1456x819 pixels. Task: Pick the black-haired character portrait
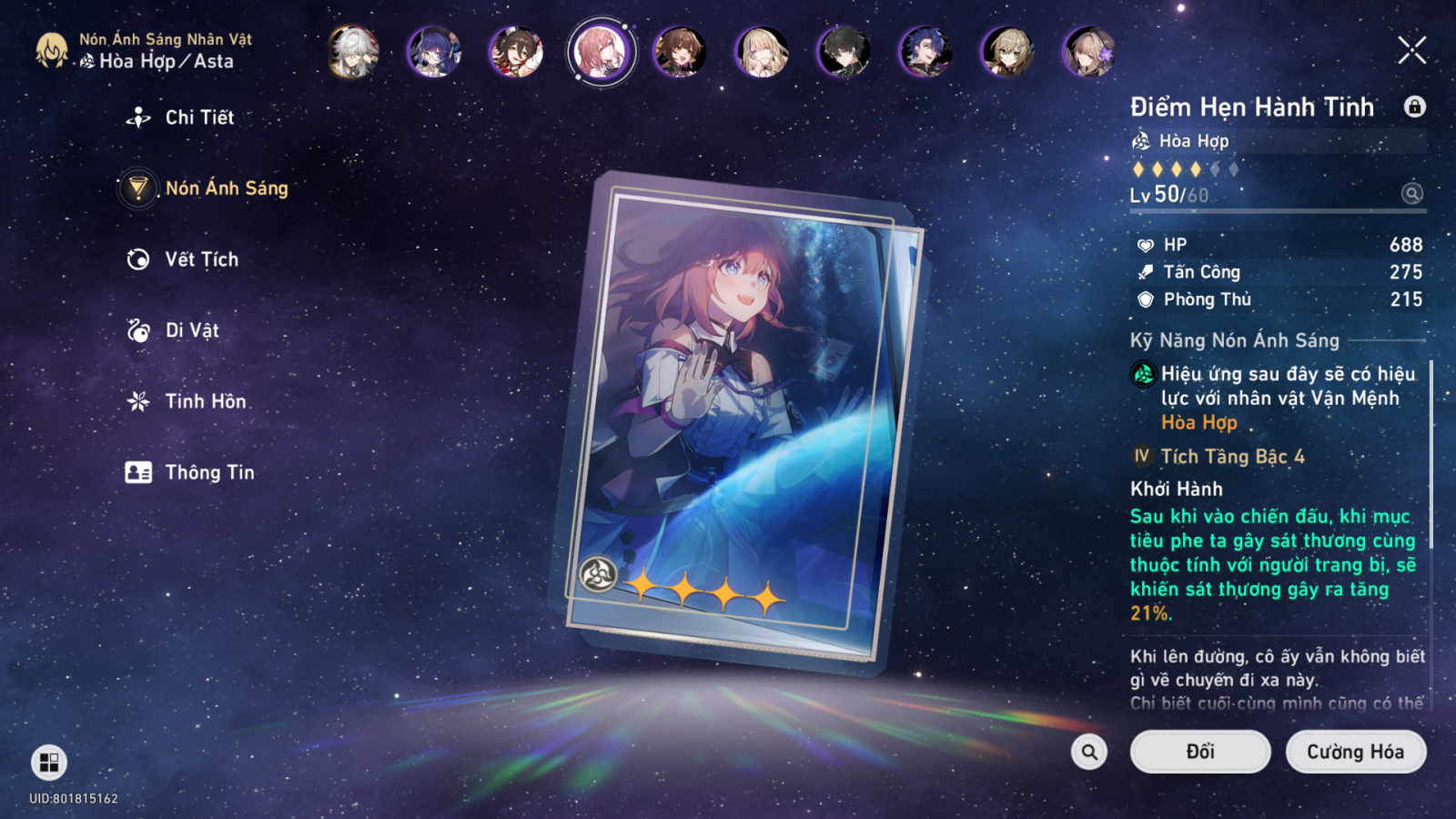(x=844, y=51)
